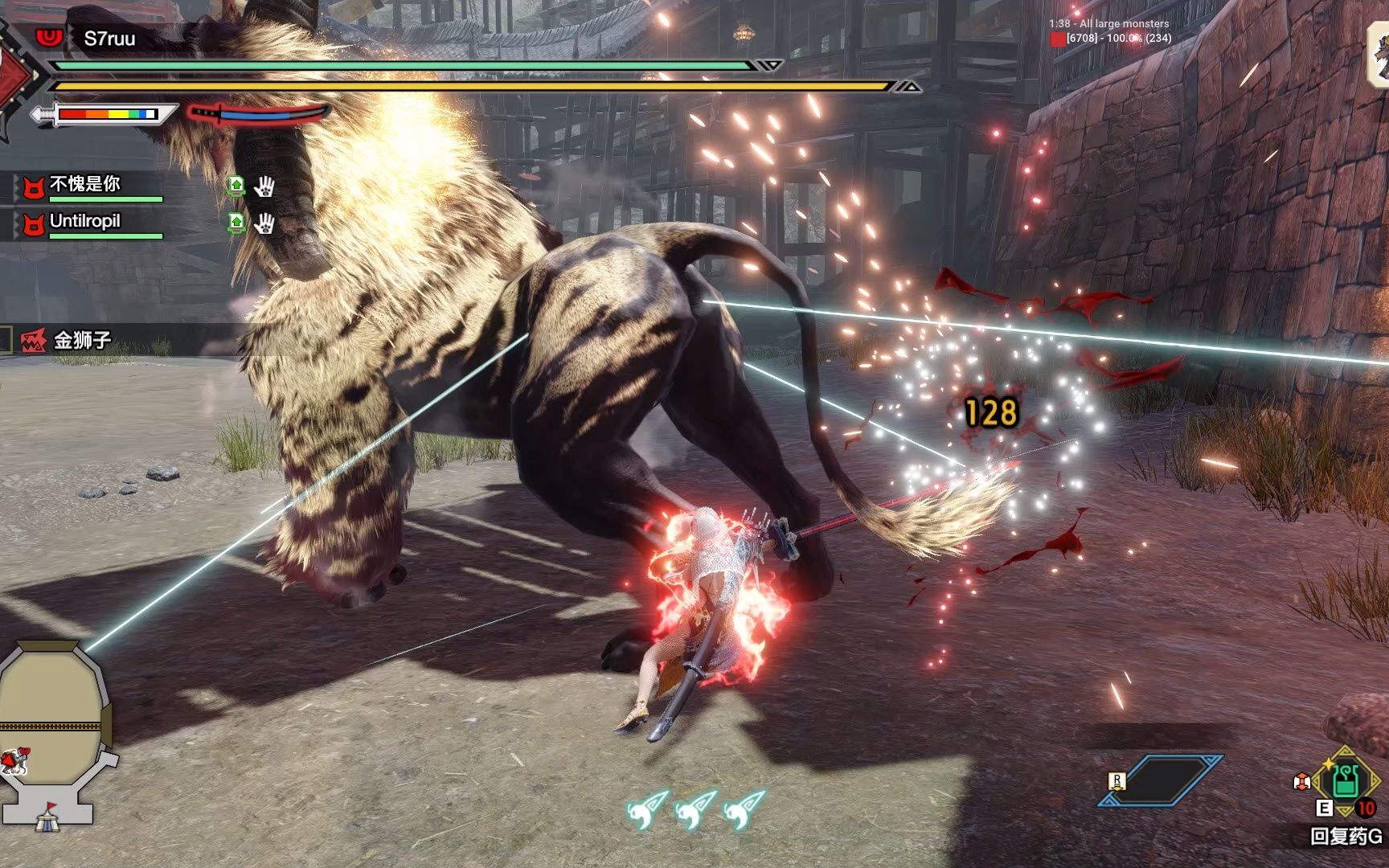Click the S7ruu player name plate
Viewport: 1389px width, 868px height.
[109, 39]
